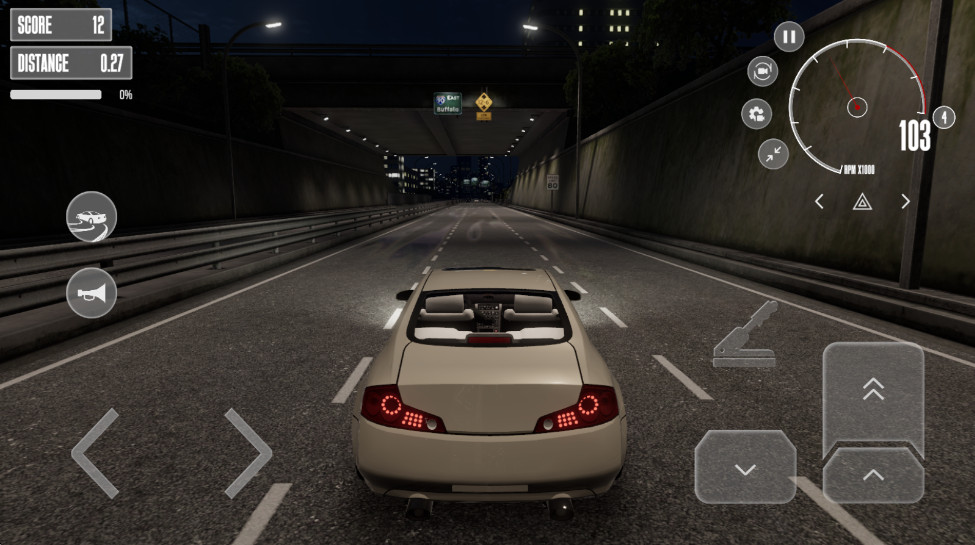Switch the camera view with the camera icon
This screenshot has height=545, width=975.
[x=763, y=71]
